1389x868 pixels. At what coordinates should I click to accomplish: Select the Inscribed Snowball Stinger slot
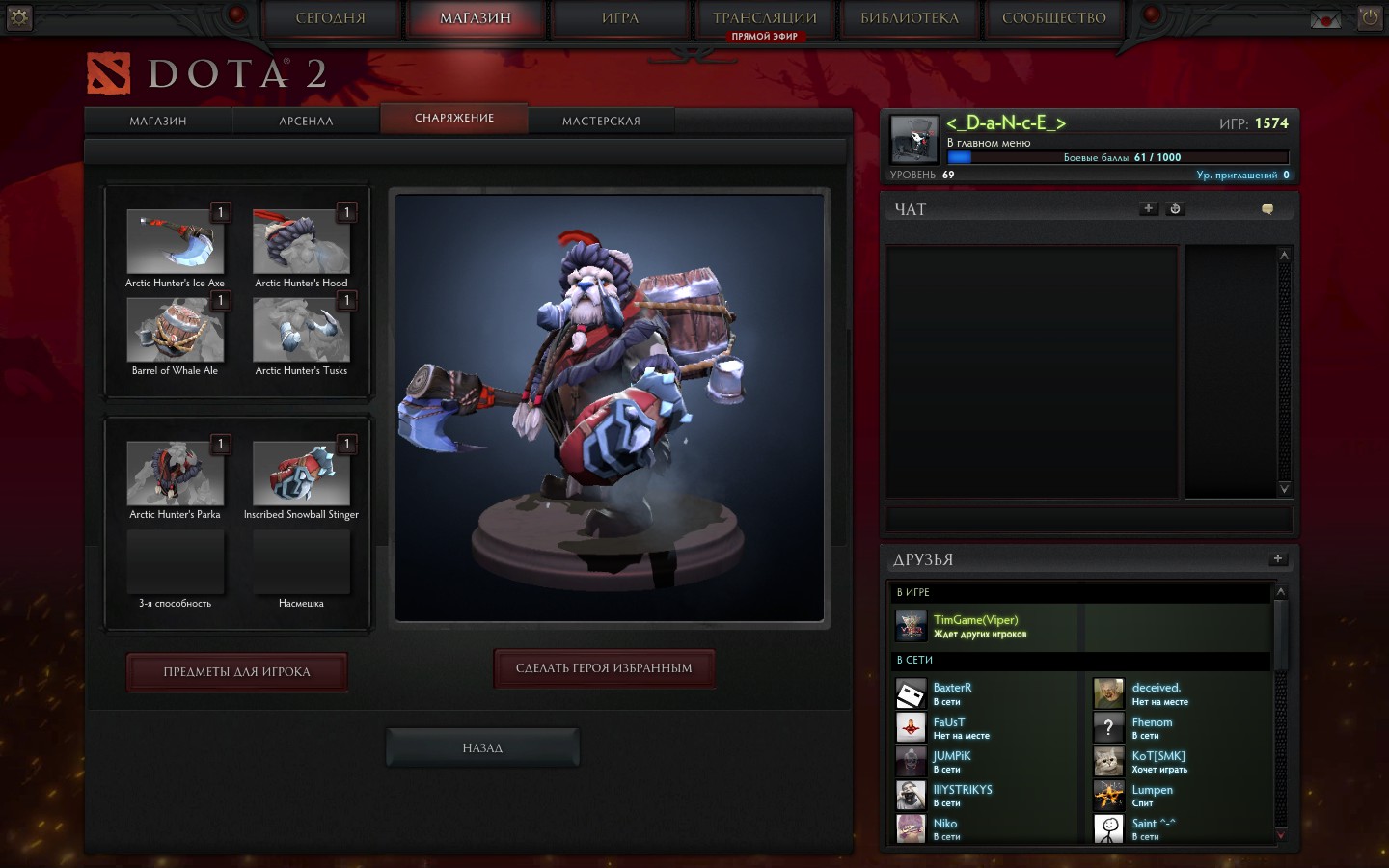click(x=301, y=474)
